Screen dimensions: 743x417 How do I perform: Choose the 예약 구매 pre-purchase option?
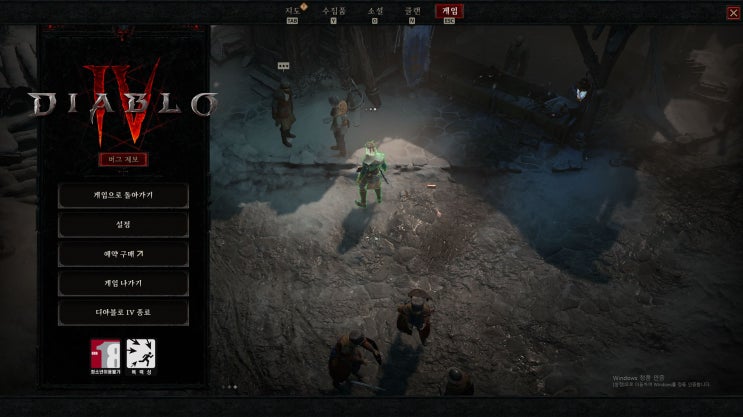tap(124, 254)
